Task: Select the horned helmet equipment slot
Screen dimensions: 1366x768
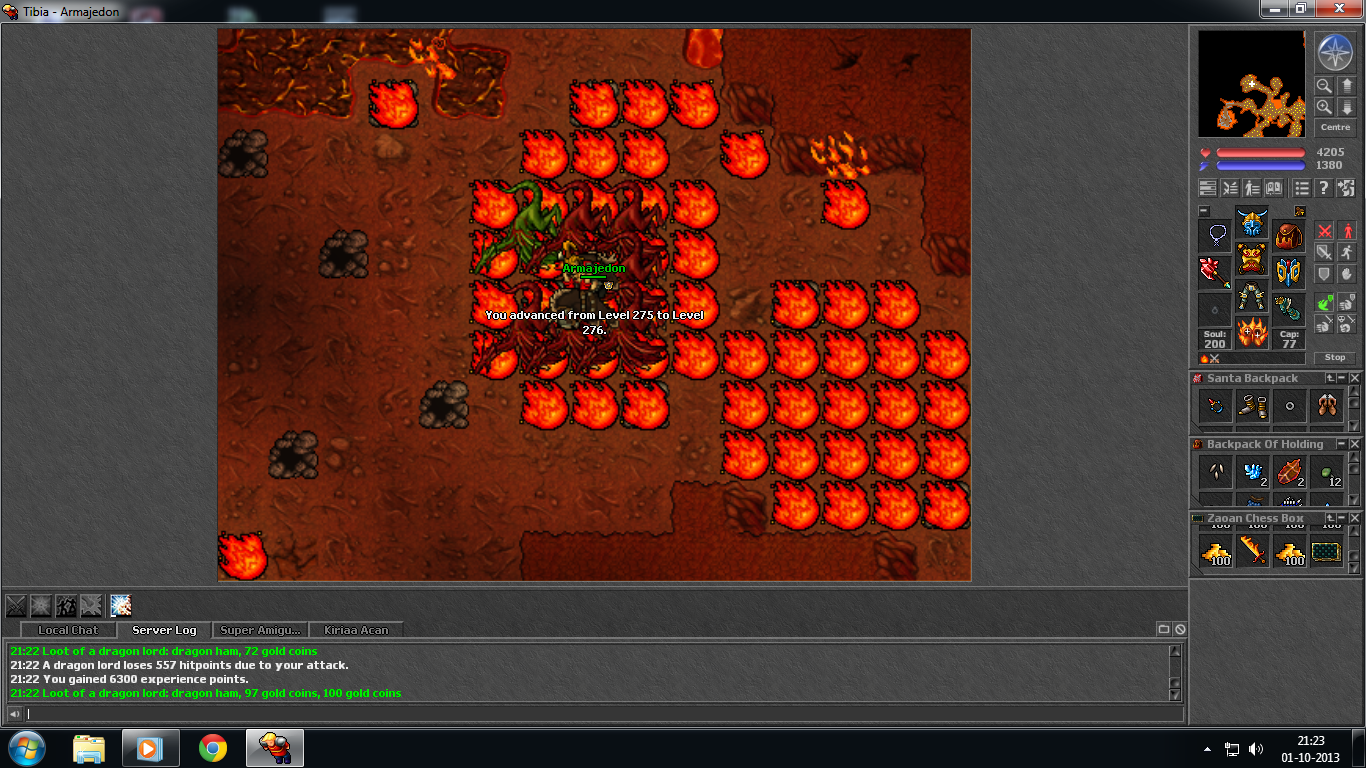Action: (x=1252, y=222)
